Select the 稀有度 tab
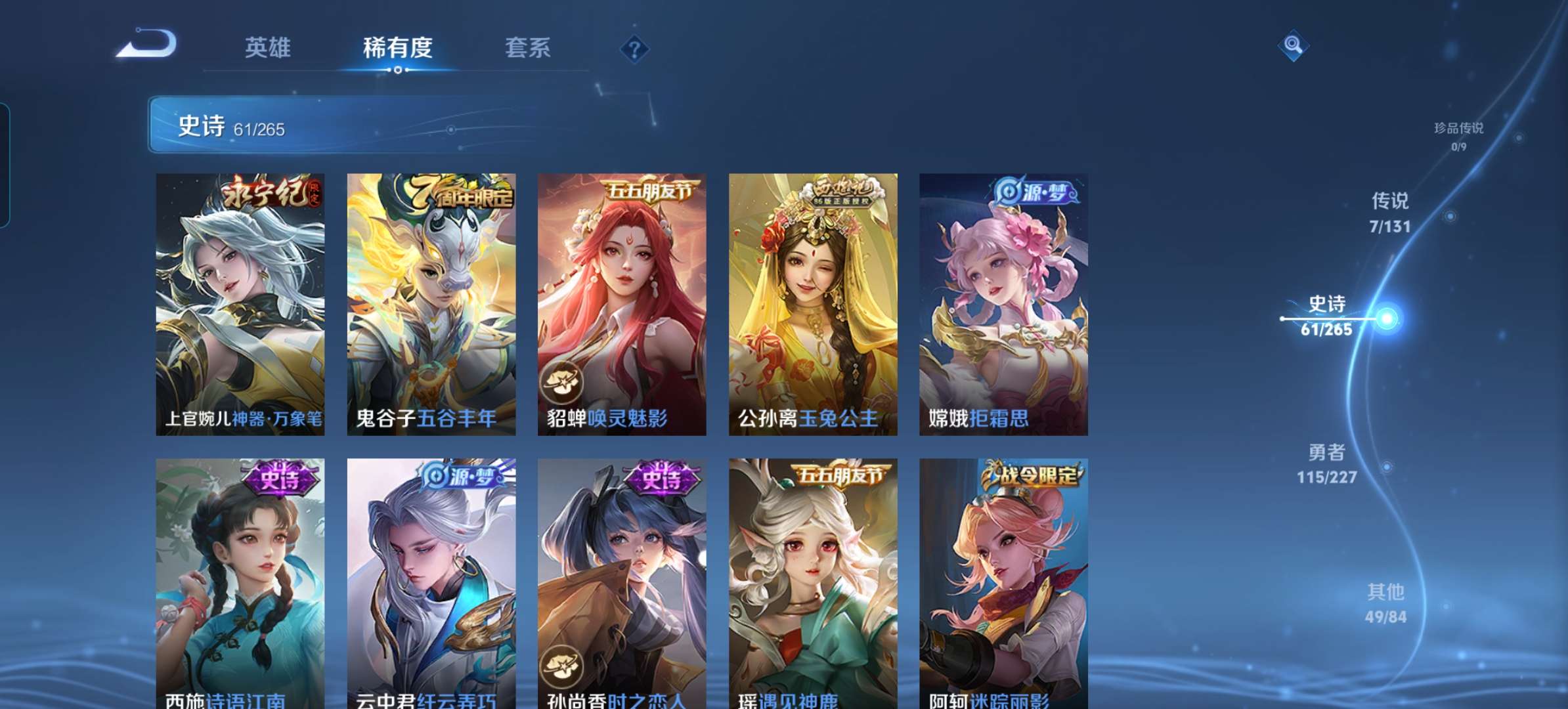This screenshot has height=709, width=1568. (x=397, y=48)
